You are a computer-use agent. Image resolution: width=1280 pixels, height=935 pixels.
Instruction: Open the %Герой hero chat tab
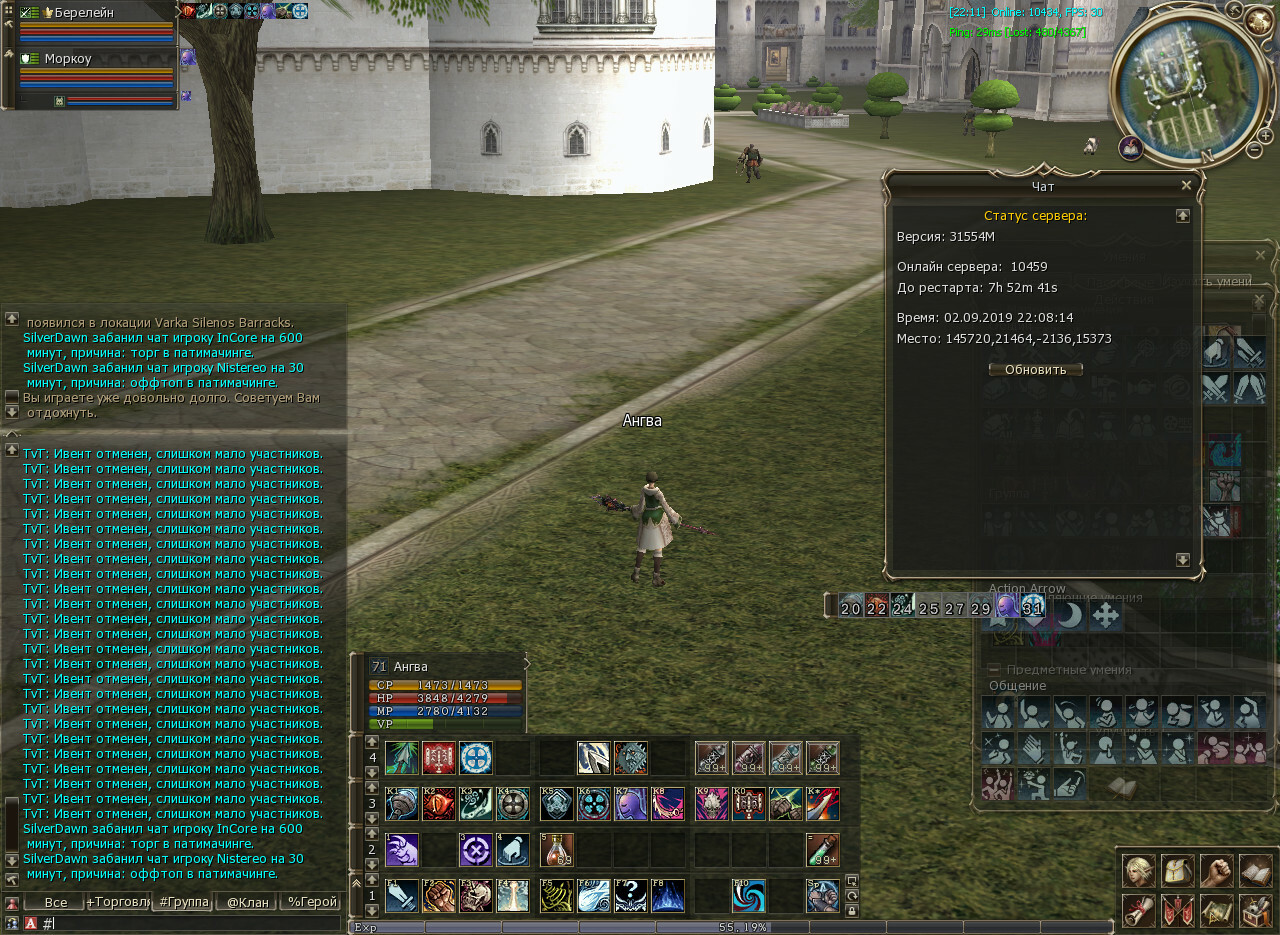310,902
